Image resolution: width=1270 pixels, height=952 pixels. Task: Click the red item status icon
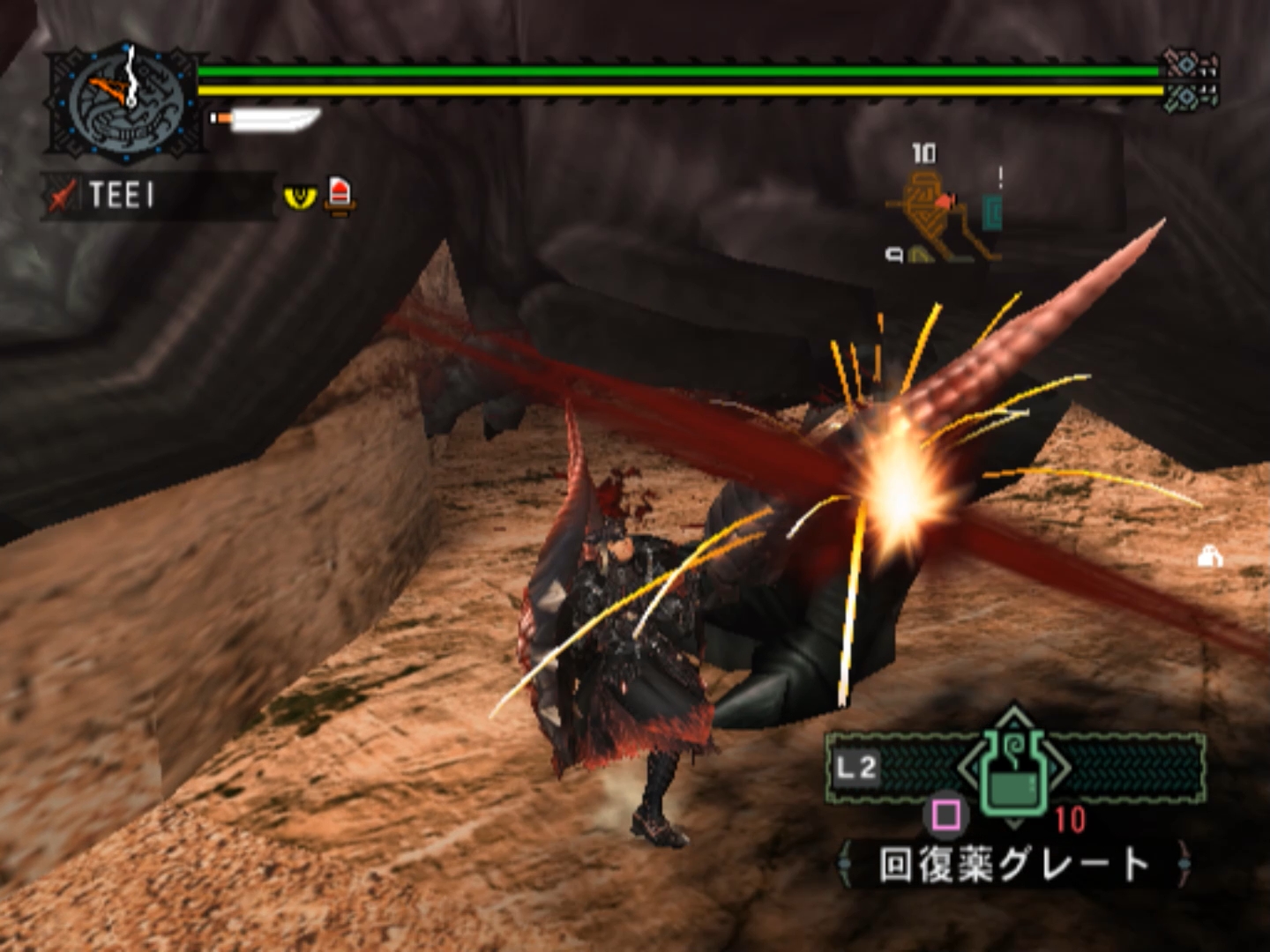[x=340, y=195]
